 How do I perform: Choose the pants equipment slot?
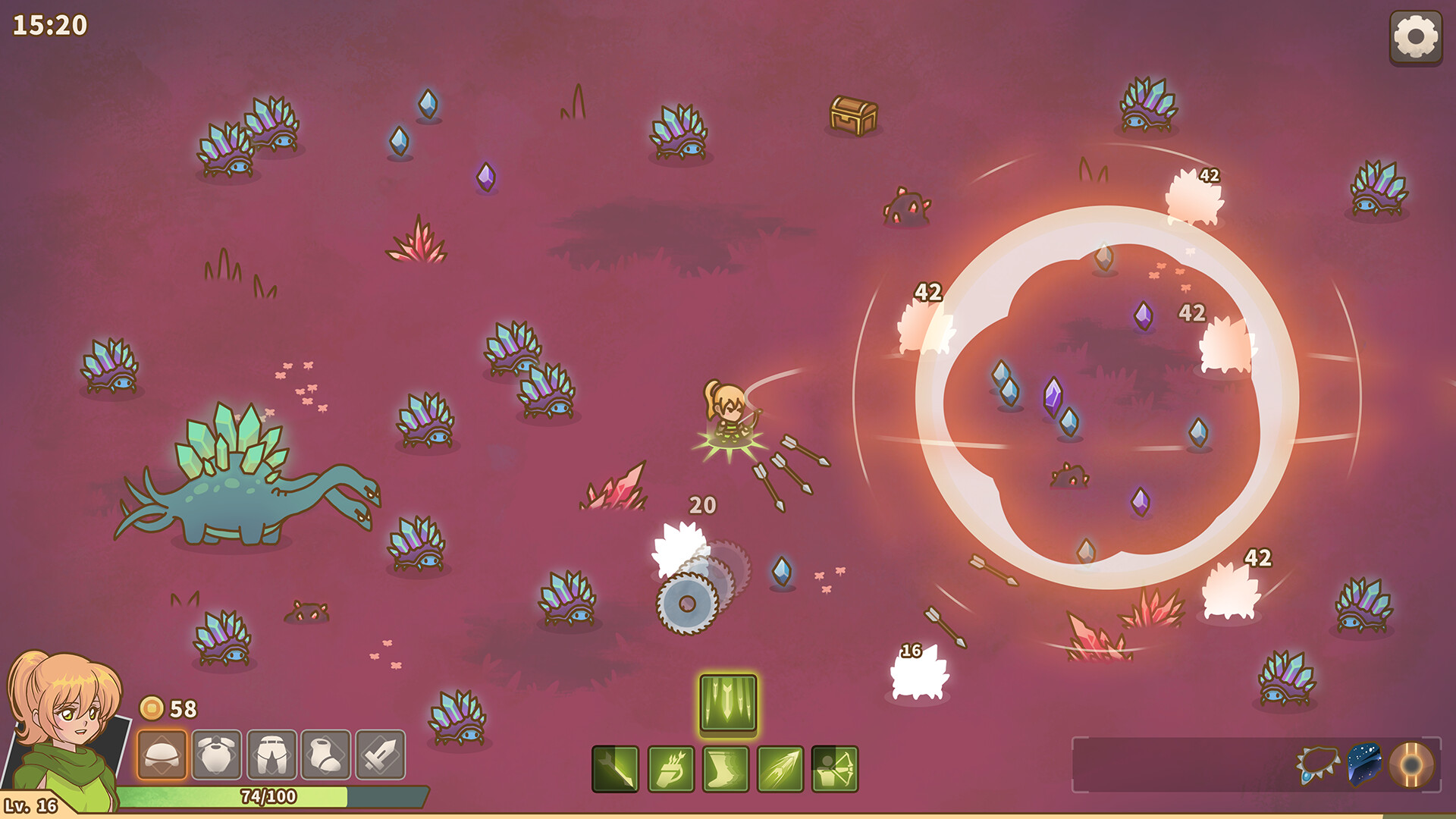(271, 755)
